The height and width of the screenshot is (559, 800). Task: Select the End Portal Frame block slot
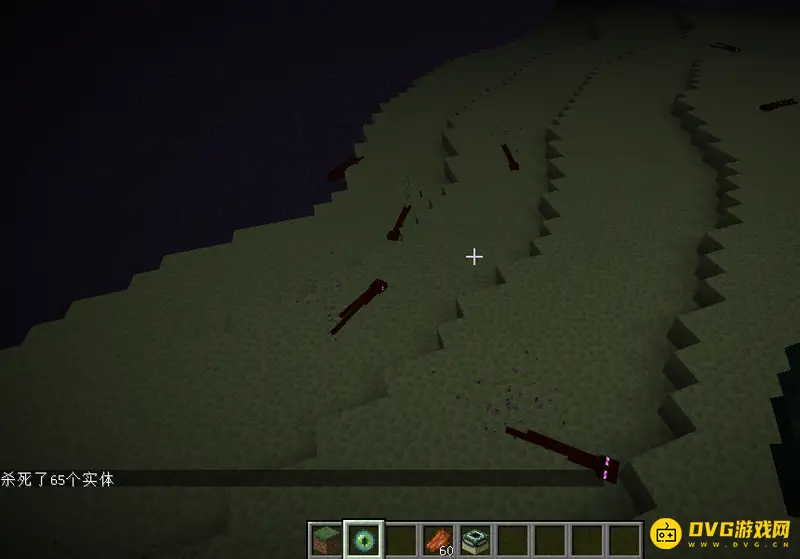(x=474, y=540)
